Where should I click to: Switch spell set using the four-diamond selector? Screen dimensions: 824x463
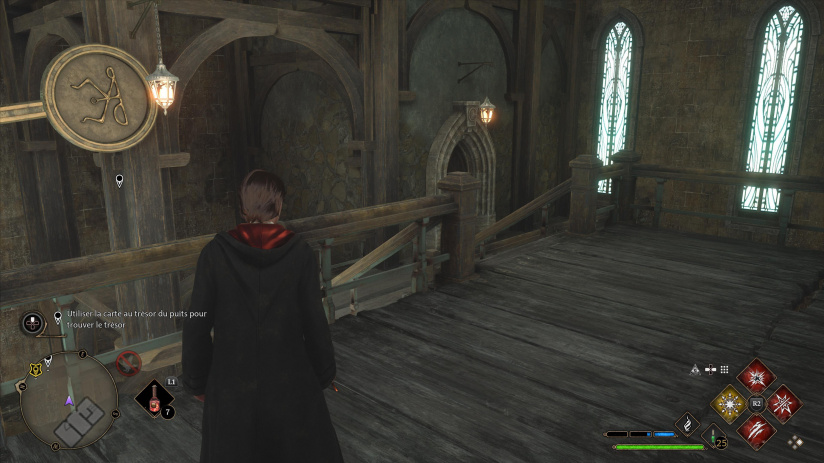pyautogui.click(x=795, y=440)
